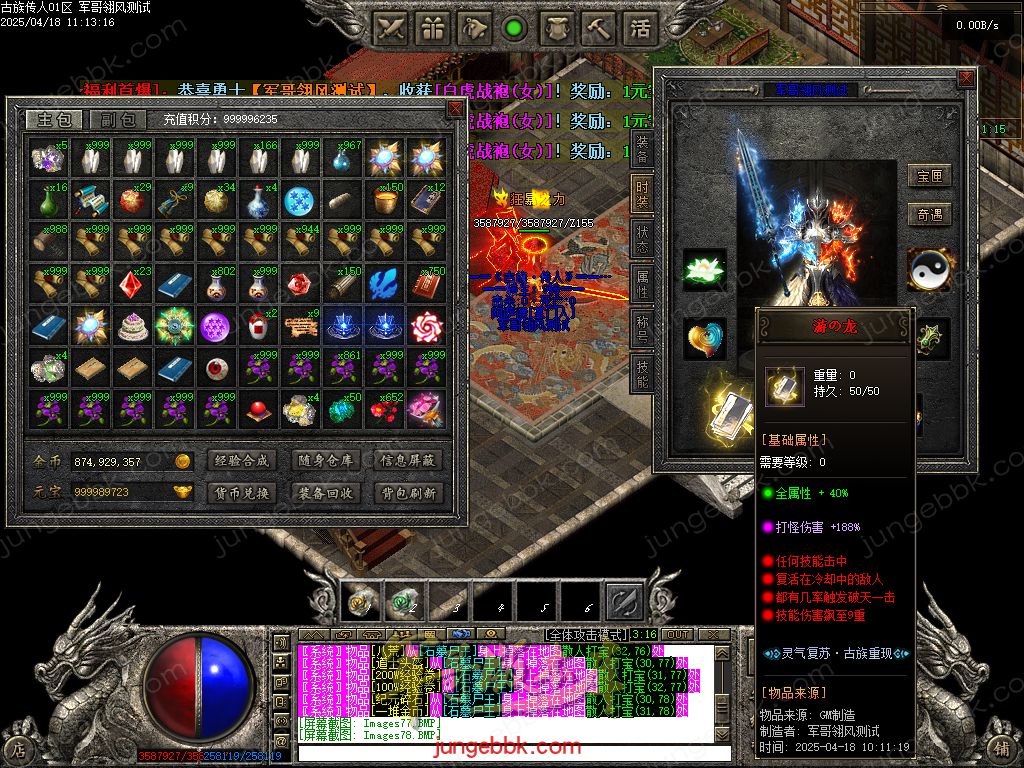1024x768 pixels.
Task: Refresh the bag with 背包刷新
Action: pyautogui.click(x=407, y=493)
